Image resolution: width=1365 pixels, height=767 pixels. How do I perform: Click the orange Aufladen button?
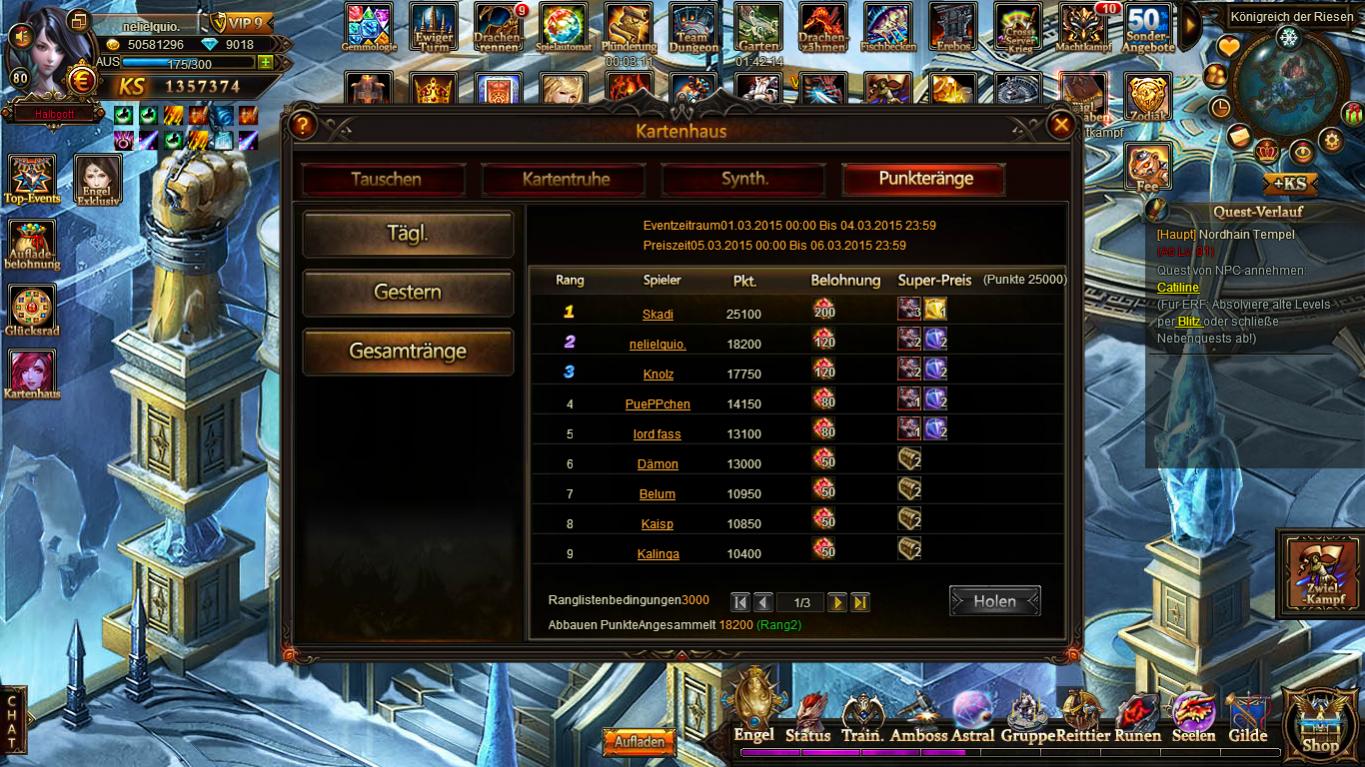click(639, 743)
